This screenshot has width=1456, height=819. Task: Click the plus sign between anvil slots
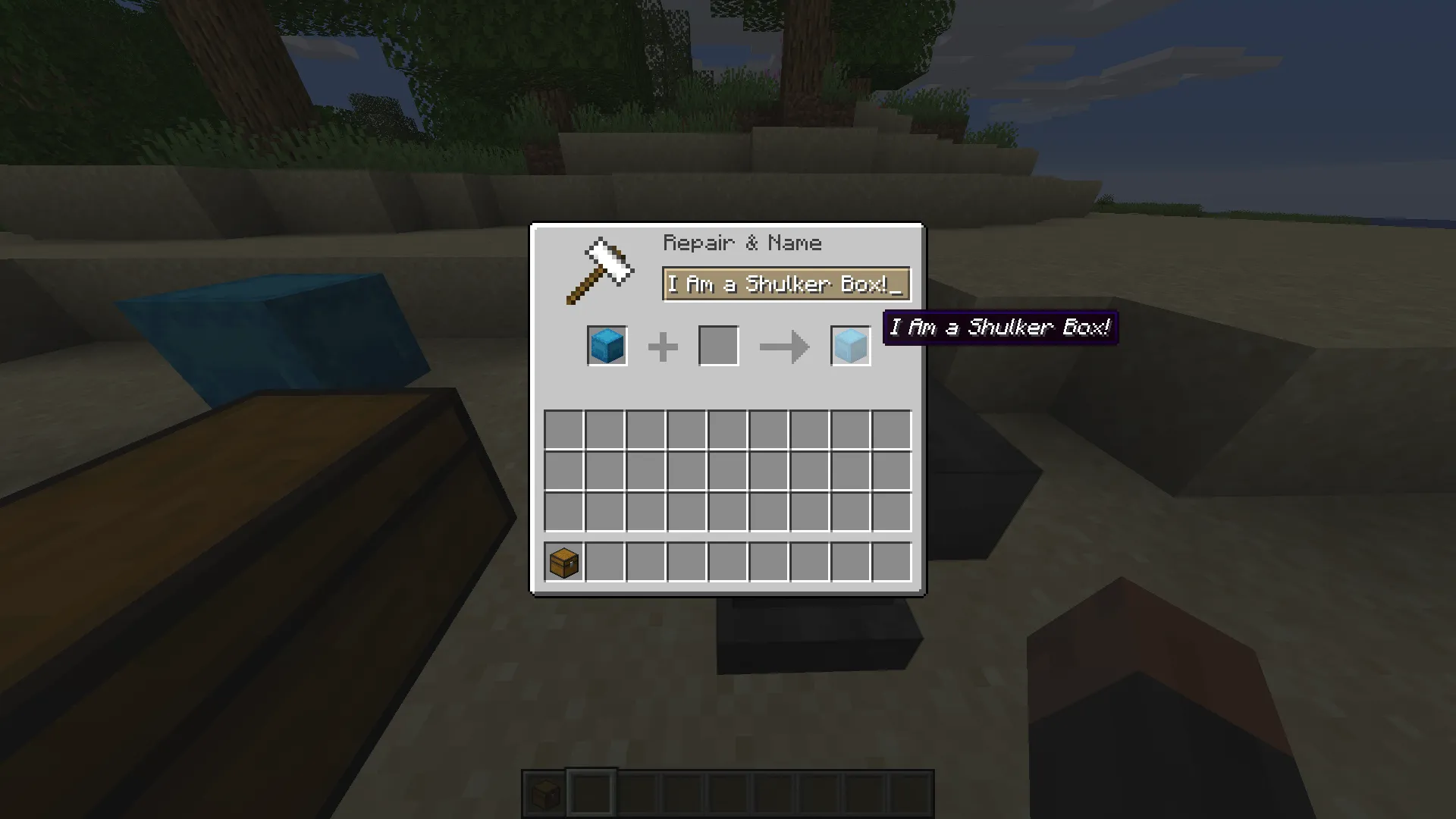click(x=663, y=345)
